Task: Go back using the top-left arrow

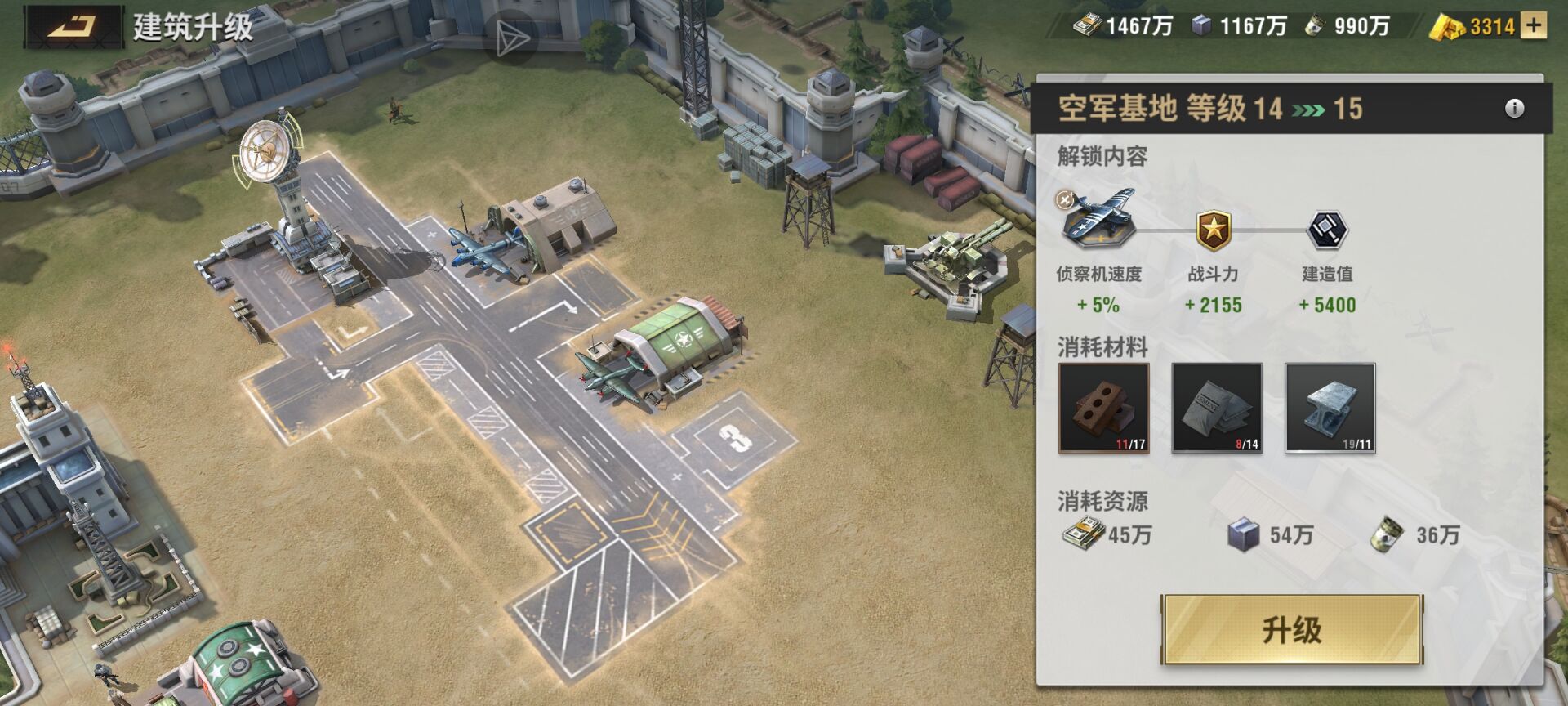Action: (x=74, y=27)
